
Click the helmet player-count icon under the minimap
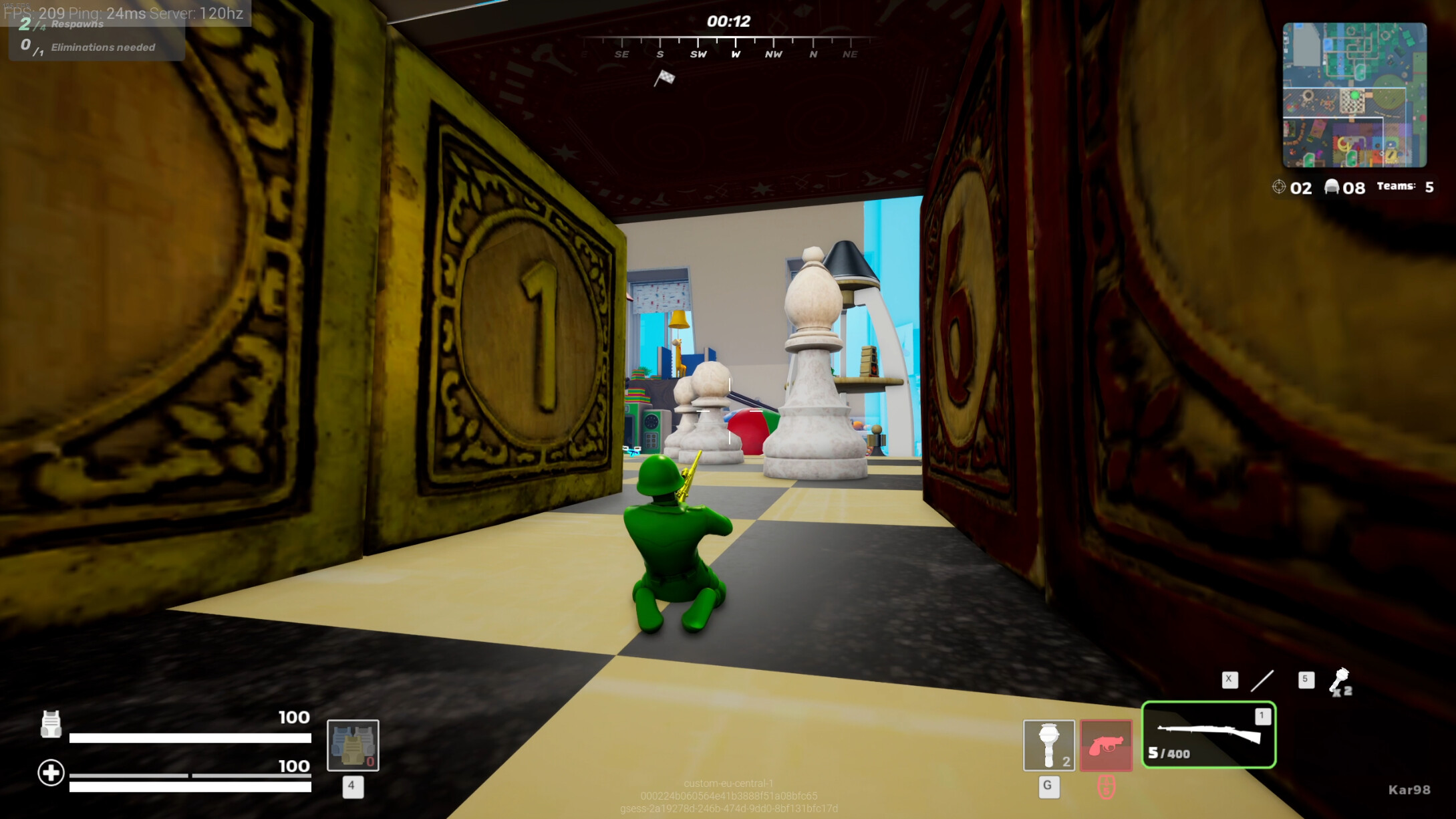click(1334, 188)
